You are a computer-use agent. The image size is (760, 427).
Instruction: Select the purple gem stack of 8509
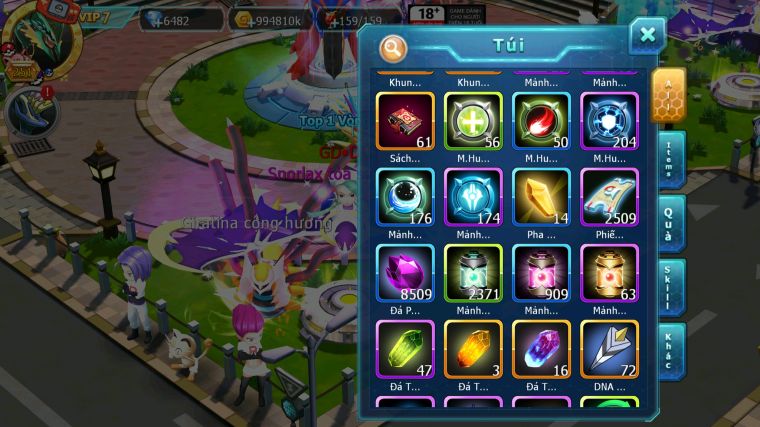coord(405,272)
